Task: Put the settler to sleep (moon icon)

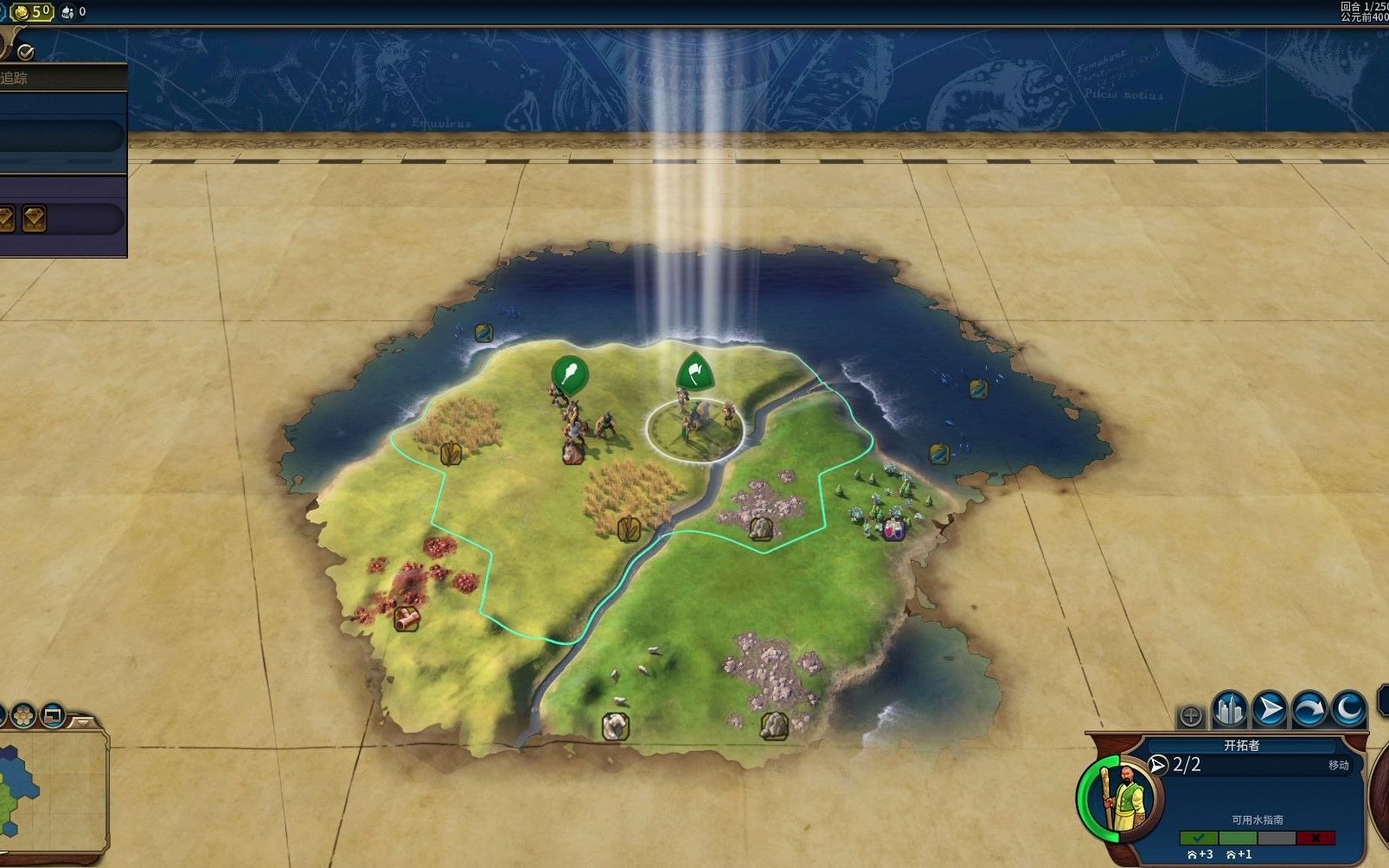Action: (1349, 710)
